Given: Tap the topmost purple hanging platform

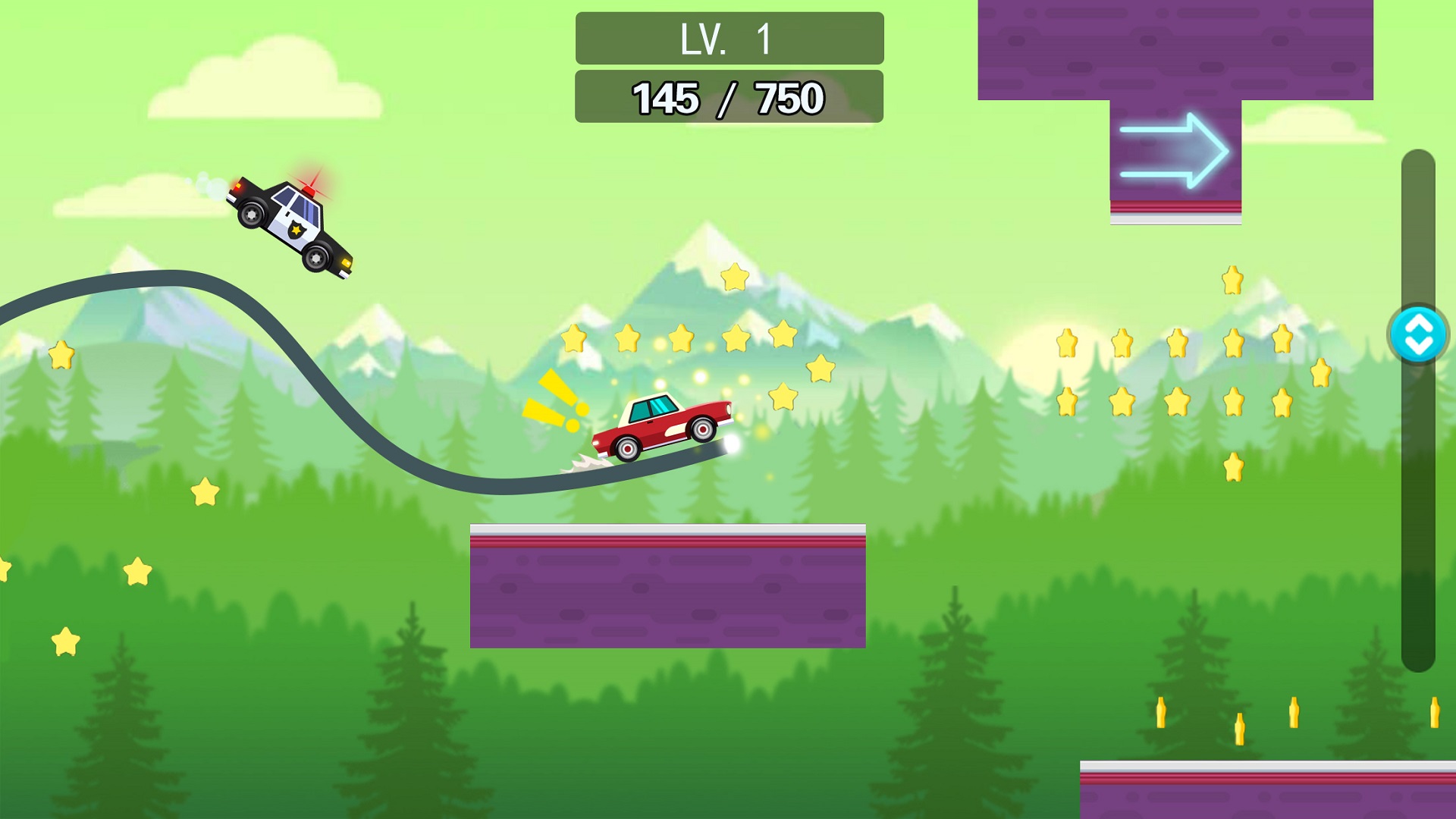Looking at the screenshot, I should (x=1175, y=49).
